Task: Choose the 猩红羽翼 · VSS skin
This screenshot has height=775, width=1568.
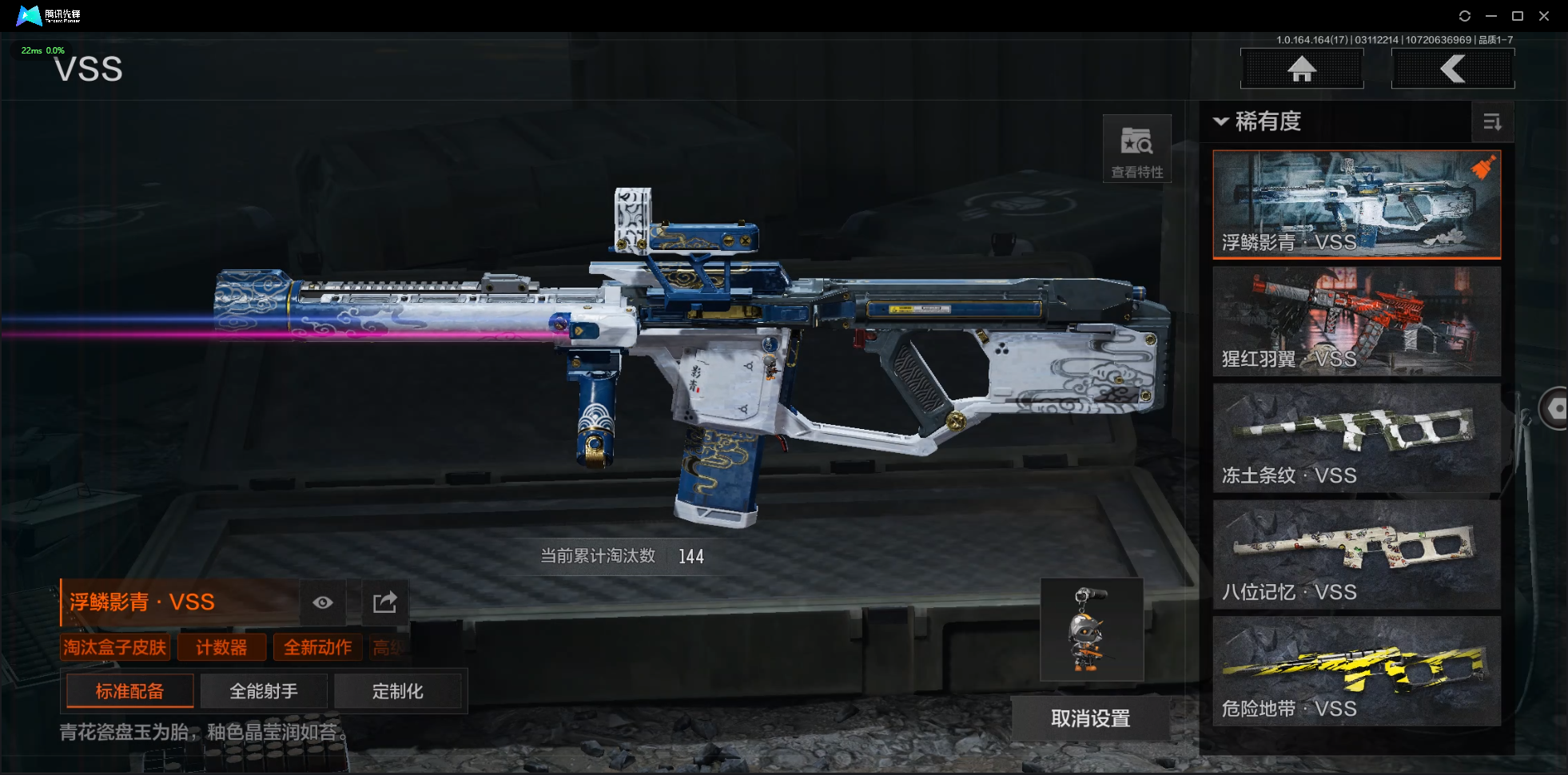Action: click(x=1356, y=321)
